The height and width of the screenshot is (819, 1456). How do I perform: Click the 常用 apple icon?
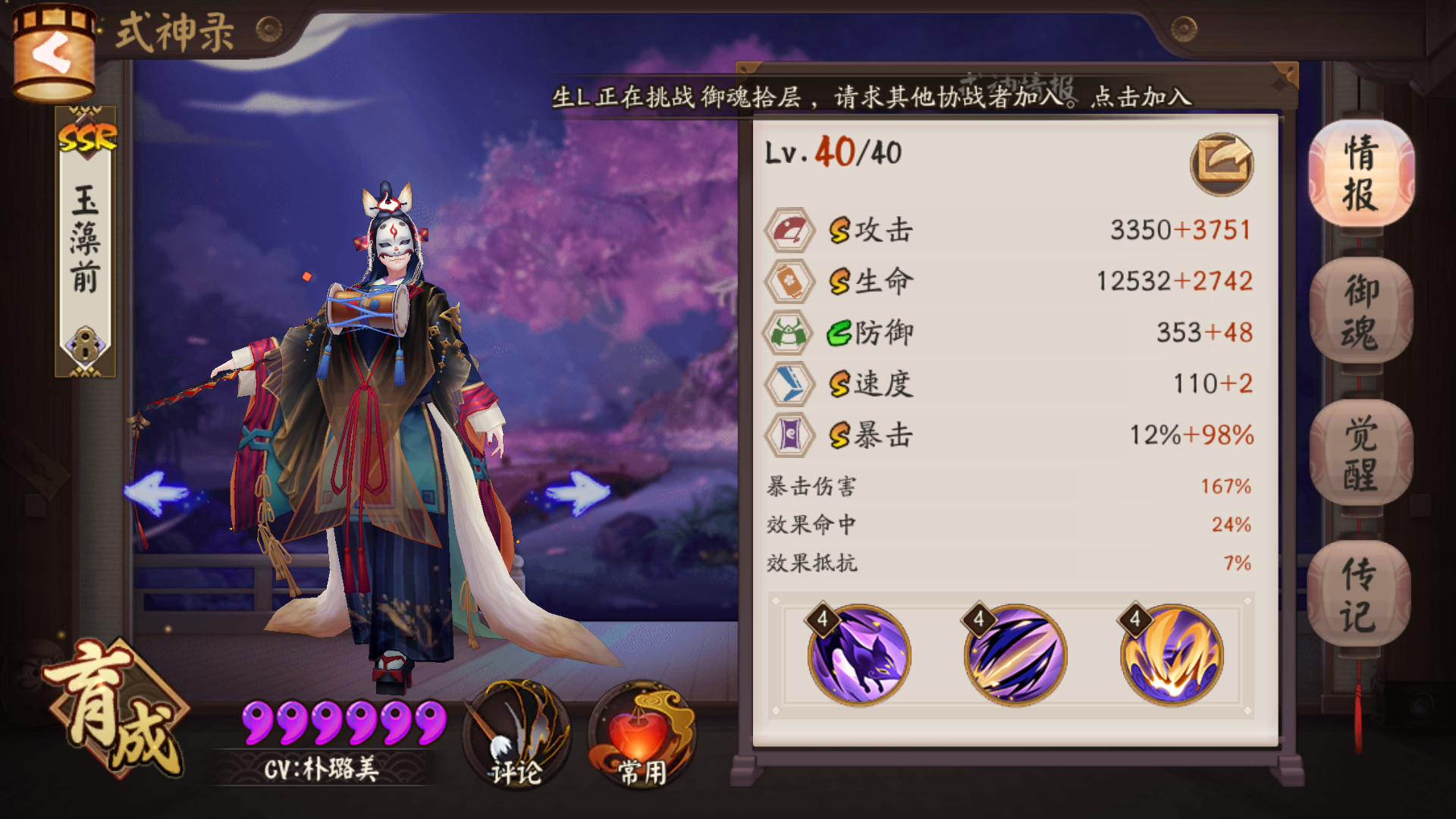pos(641,732)
